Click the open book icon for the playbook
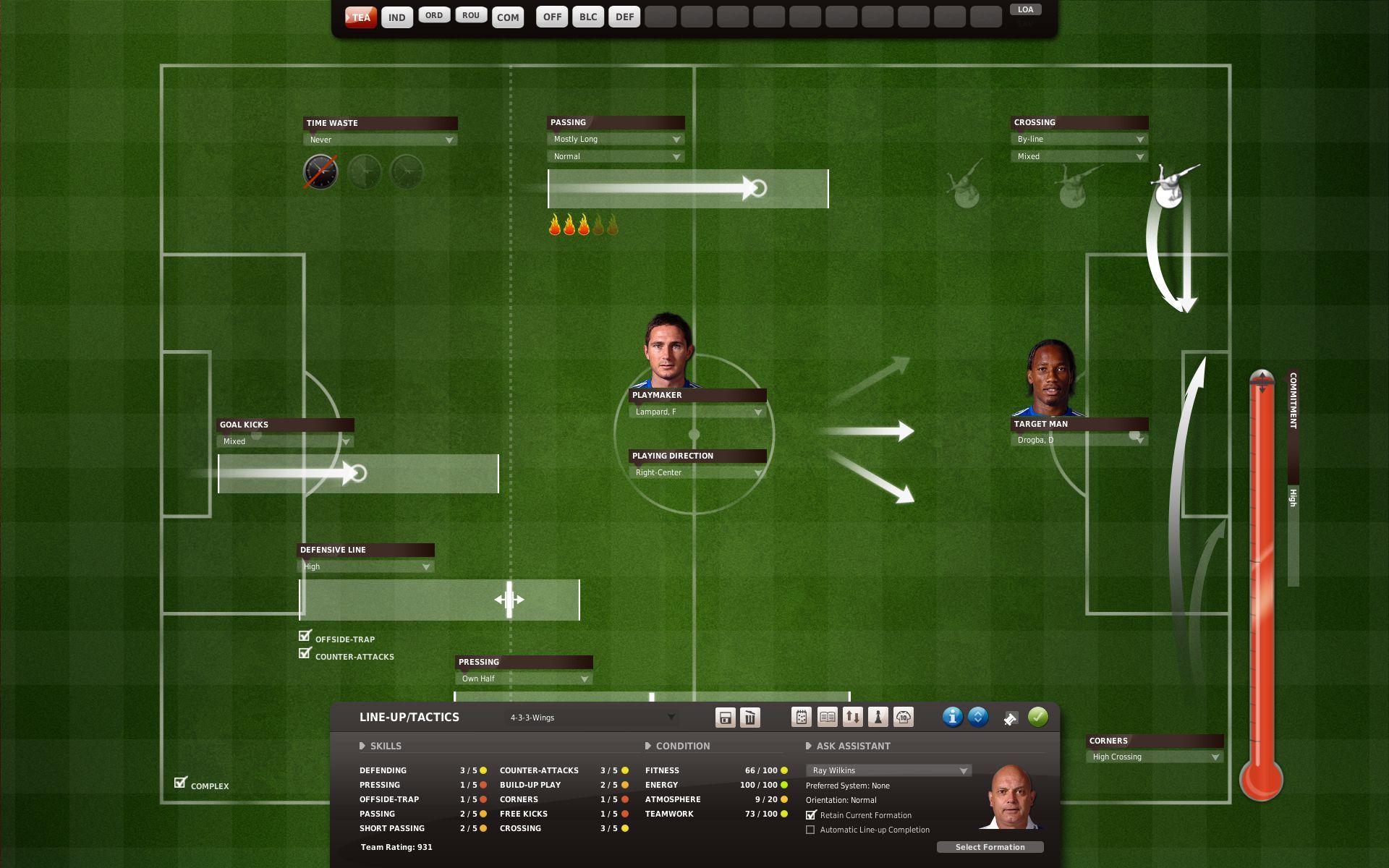 [x=826, y=718]
